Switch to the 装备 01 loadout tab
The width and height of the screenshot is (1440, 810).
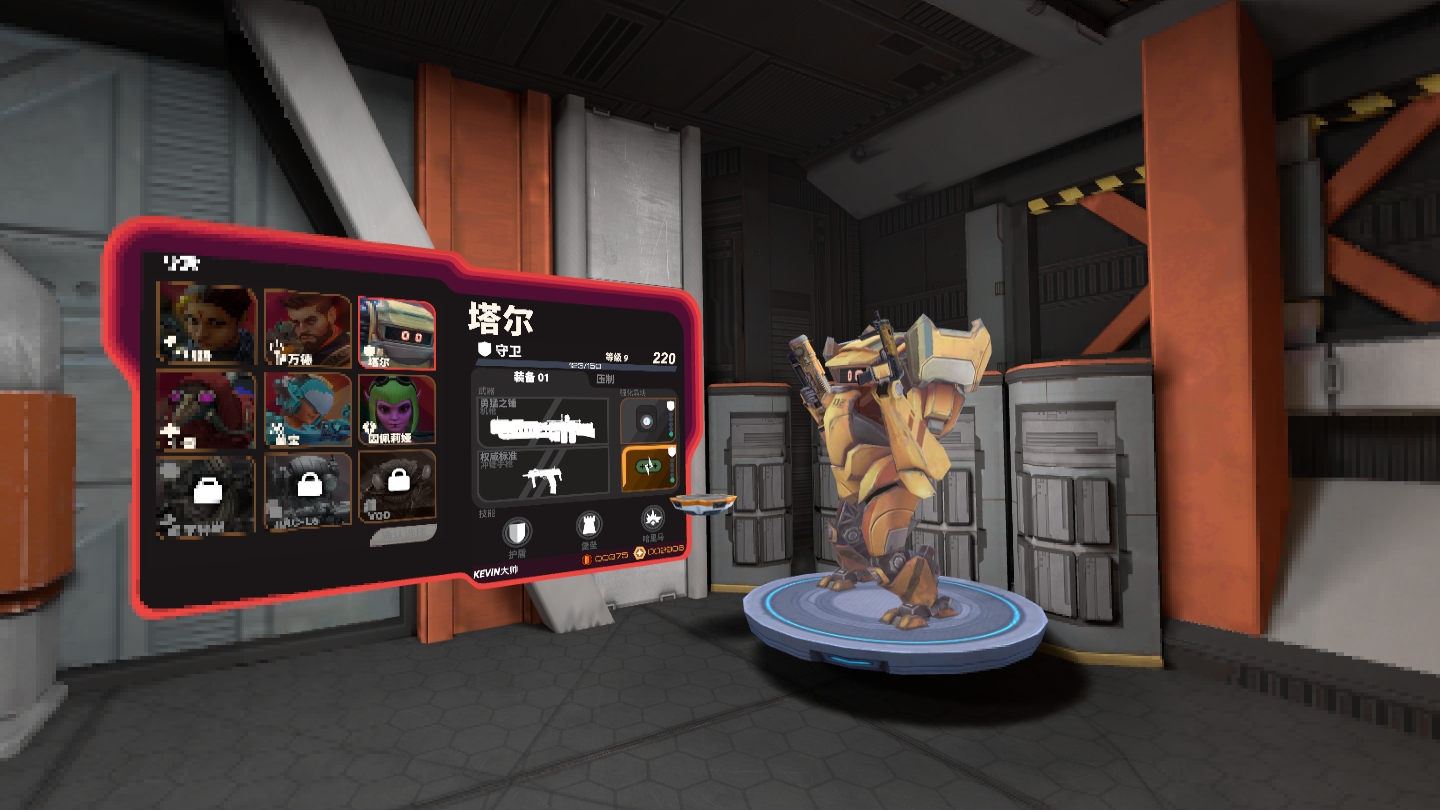[x=531, y=378]
